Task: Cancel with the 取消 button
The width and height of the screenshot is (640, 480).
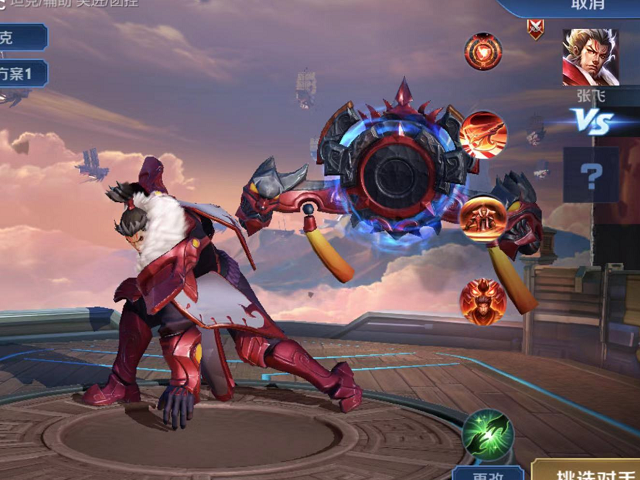Action: tap(586, 5)
